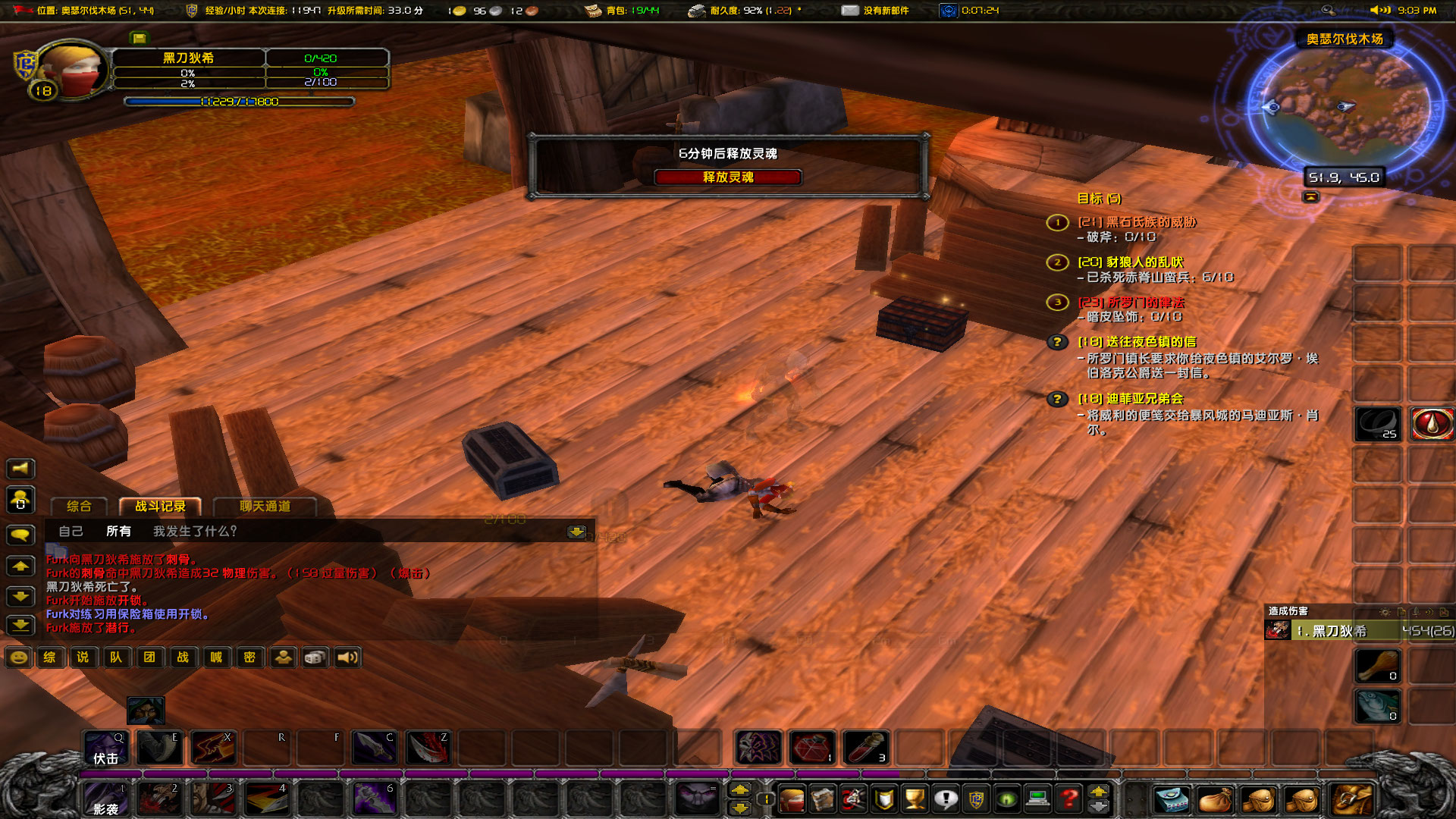Switch to the 聊天通道 chat tab

pyautogui.click(x=265, y=507)
